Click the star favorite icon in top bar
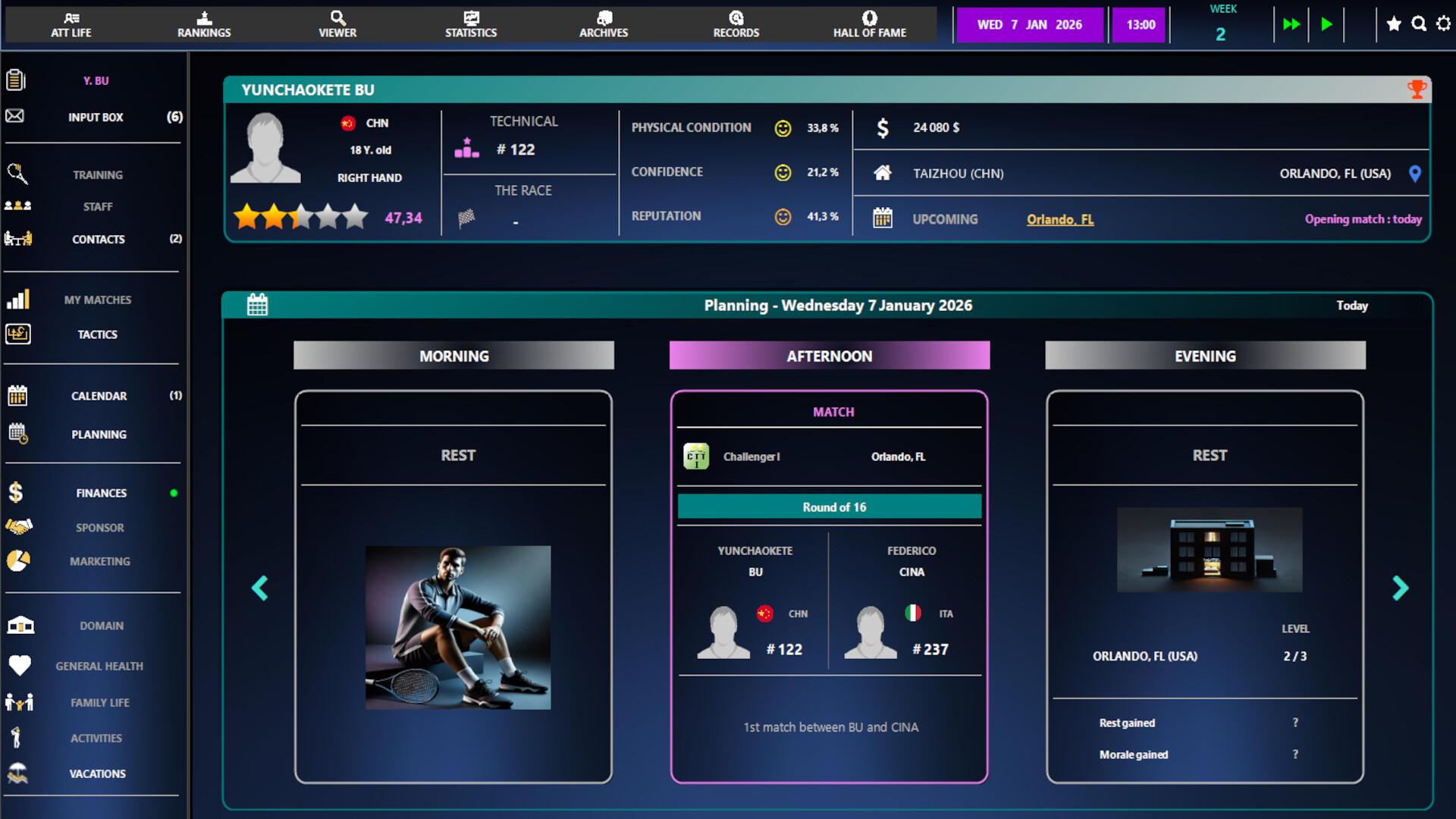1456x819 pixels. tap(1393, 24)
